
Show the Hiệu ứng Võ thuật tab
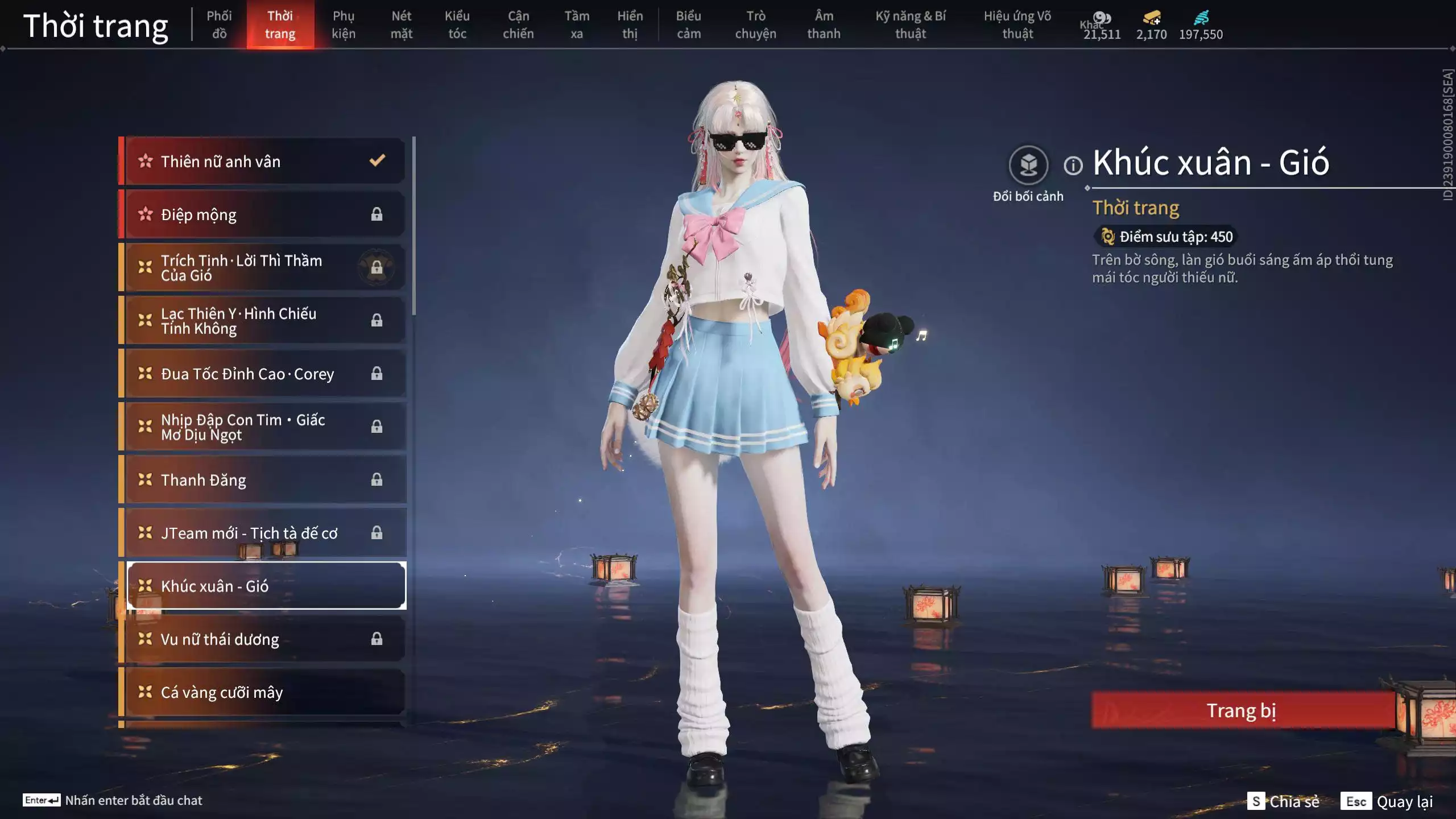(x=1017, y=25)
